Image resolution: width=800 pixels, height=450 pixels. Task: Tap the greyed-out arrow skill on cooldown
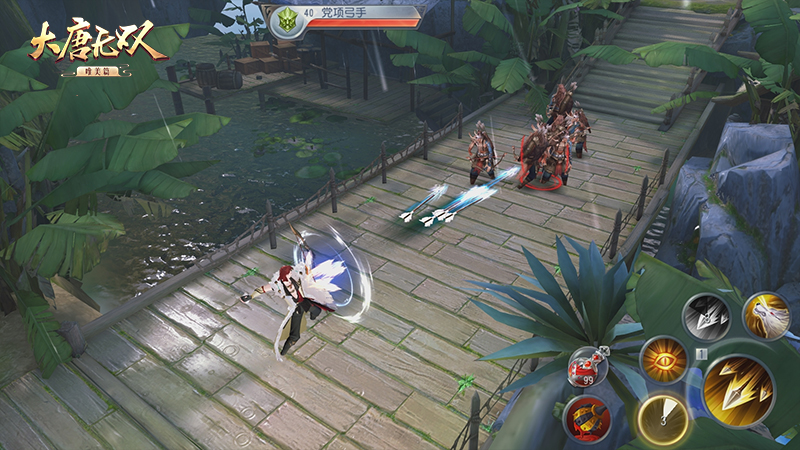pos(706,318)
